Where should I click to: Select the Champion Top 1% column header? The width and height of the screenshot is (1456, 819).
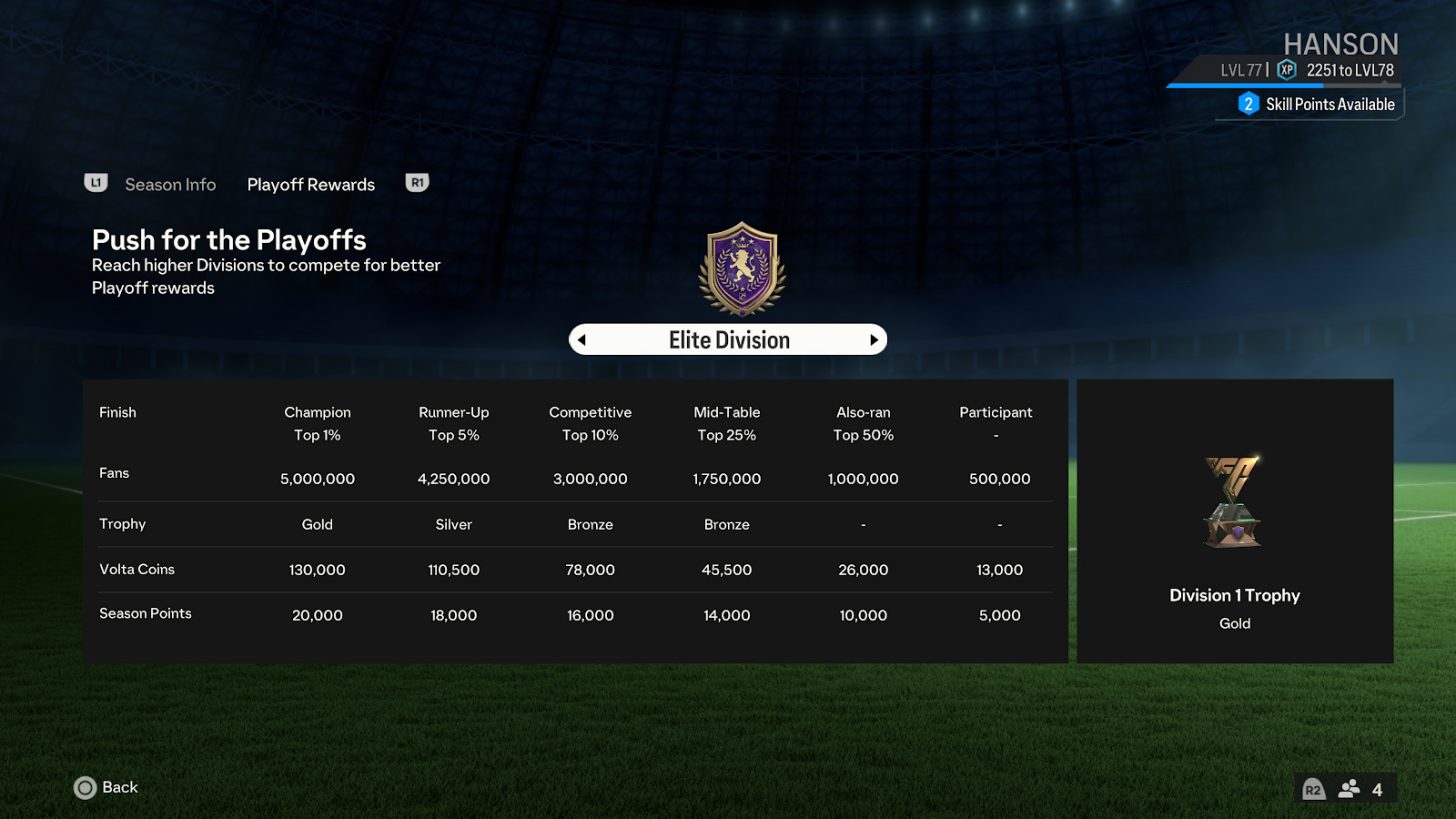[x=317, y=422]
